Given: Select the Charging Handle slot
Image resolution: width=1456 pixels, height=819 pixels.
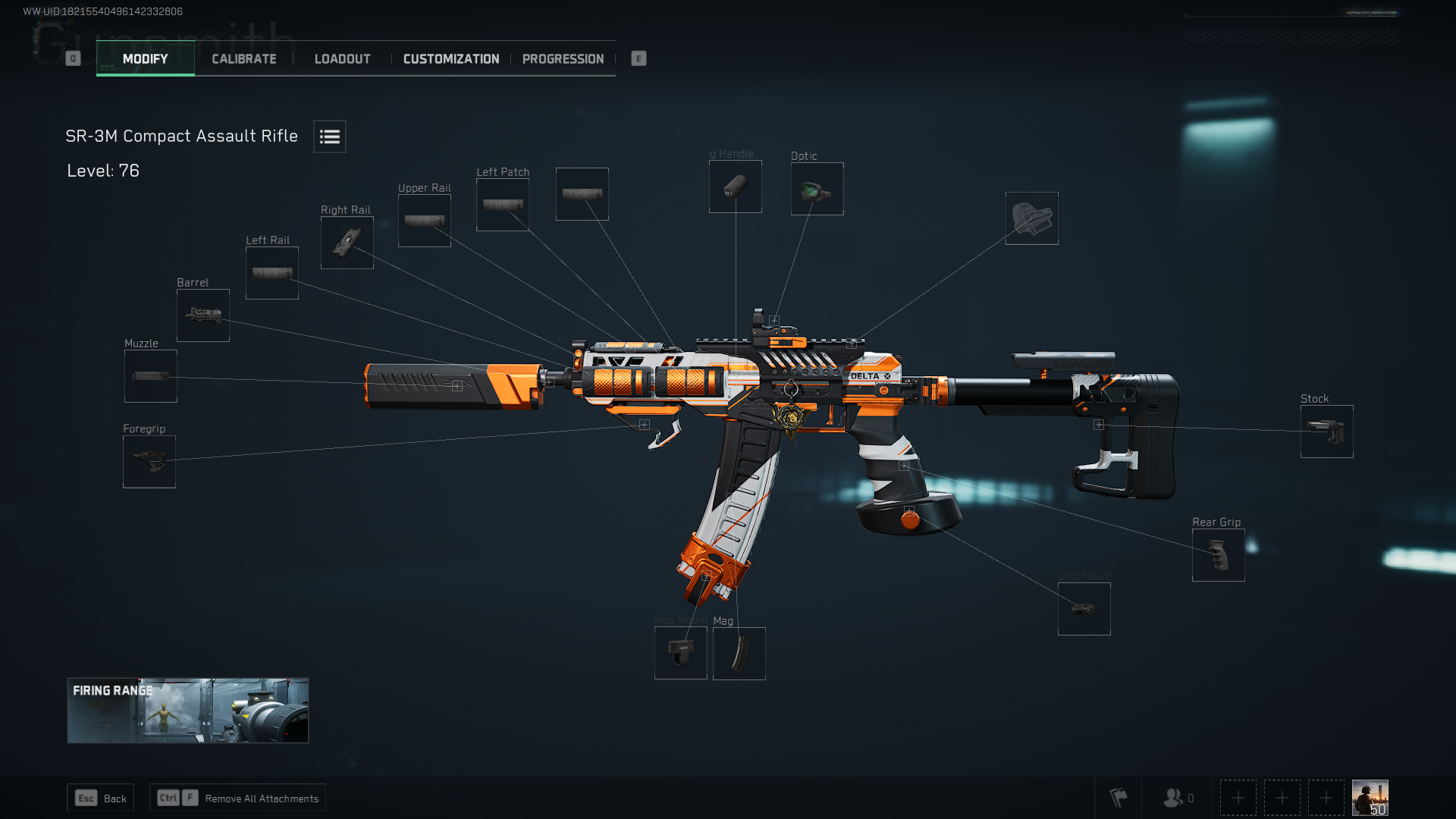Looking at the screenshot, I should pyautogui.click(x=734, y=186).
